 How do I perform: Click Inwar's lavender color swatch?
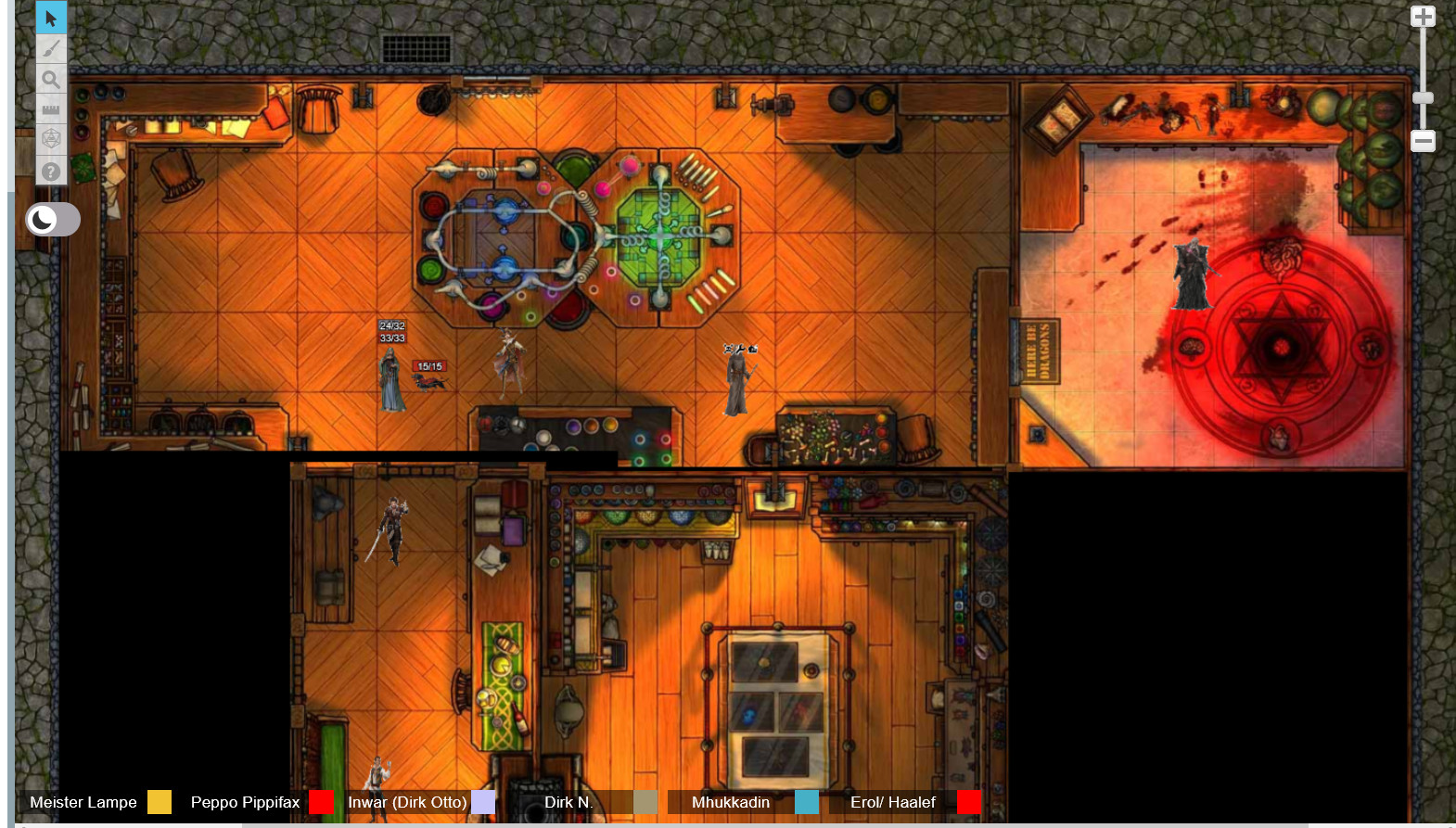(x=483, y=802)
